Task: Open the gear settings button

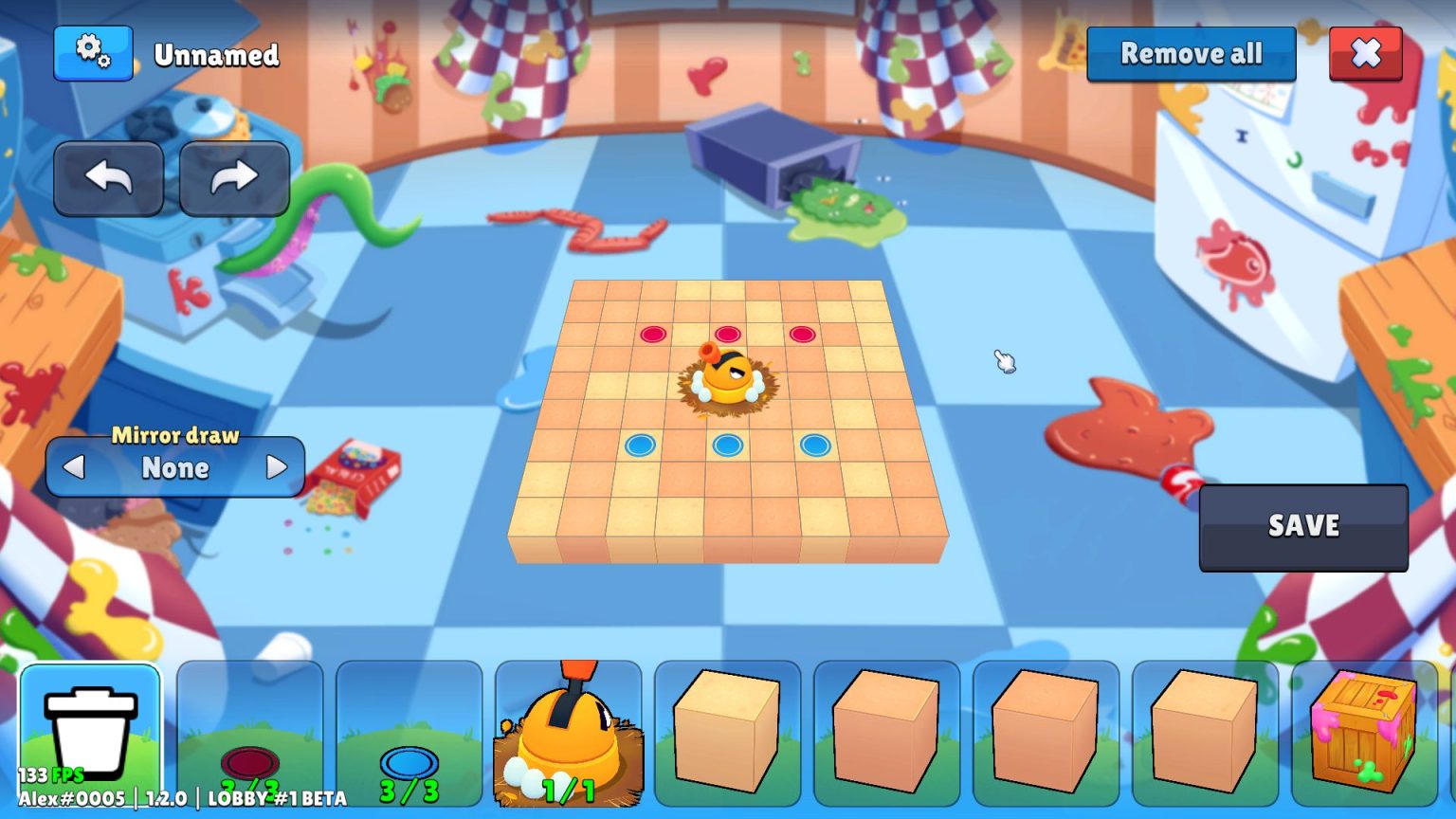Action: click(x=93, y=53)
